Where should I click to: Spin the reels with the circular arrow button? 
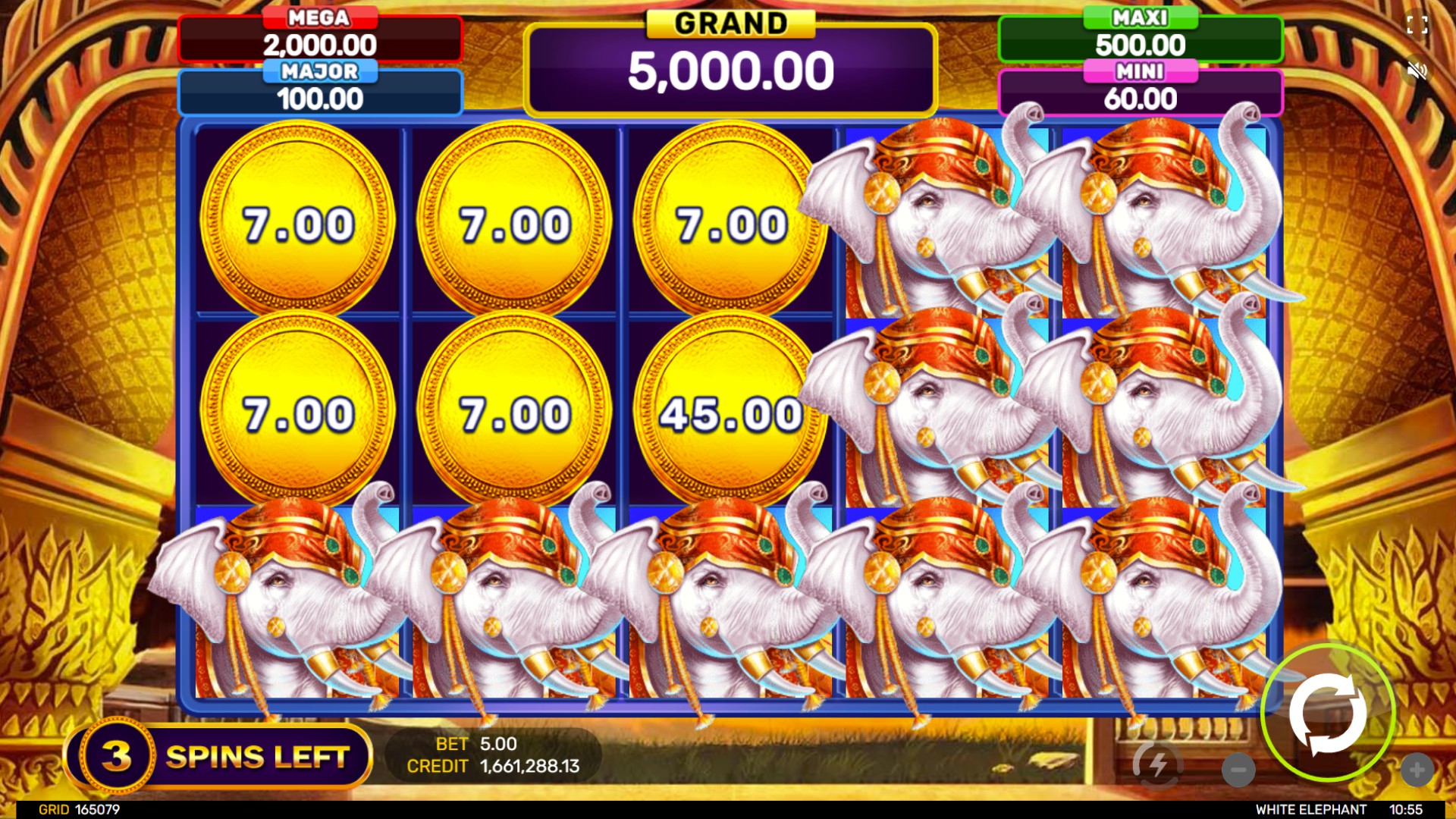pos(1328,713)
